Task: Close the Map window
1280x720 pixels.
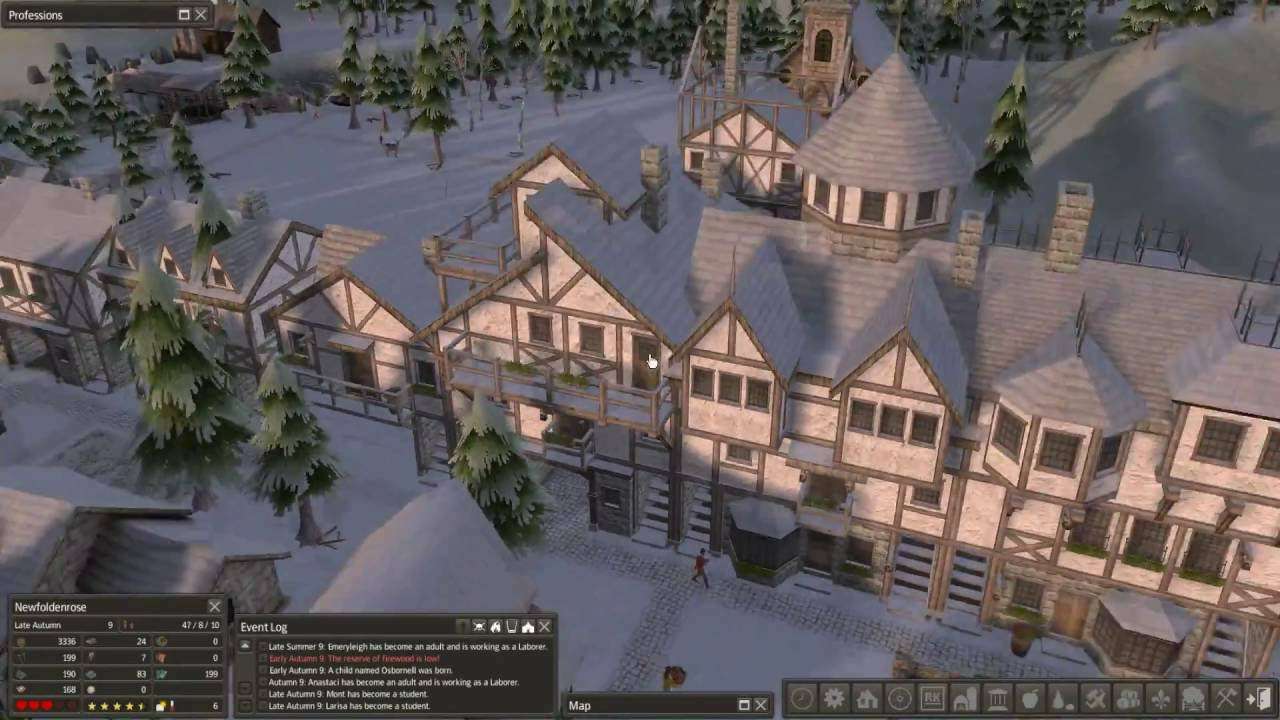Action: (760, 705)
